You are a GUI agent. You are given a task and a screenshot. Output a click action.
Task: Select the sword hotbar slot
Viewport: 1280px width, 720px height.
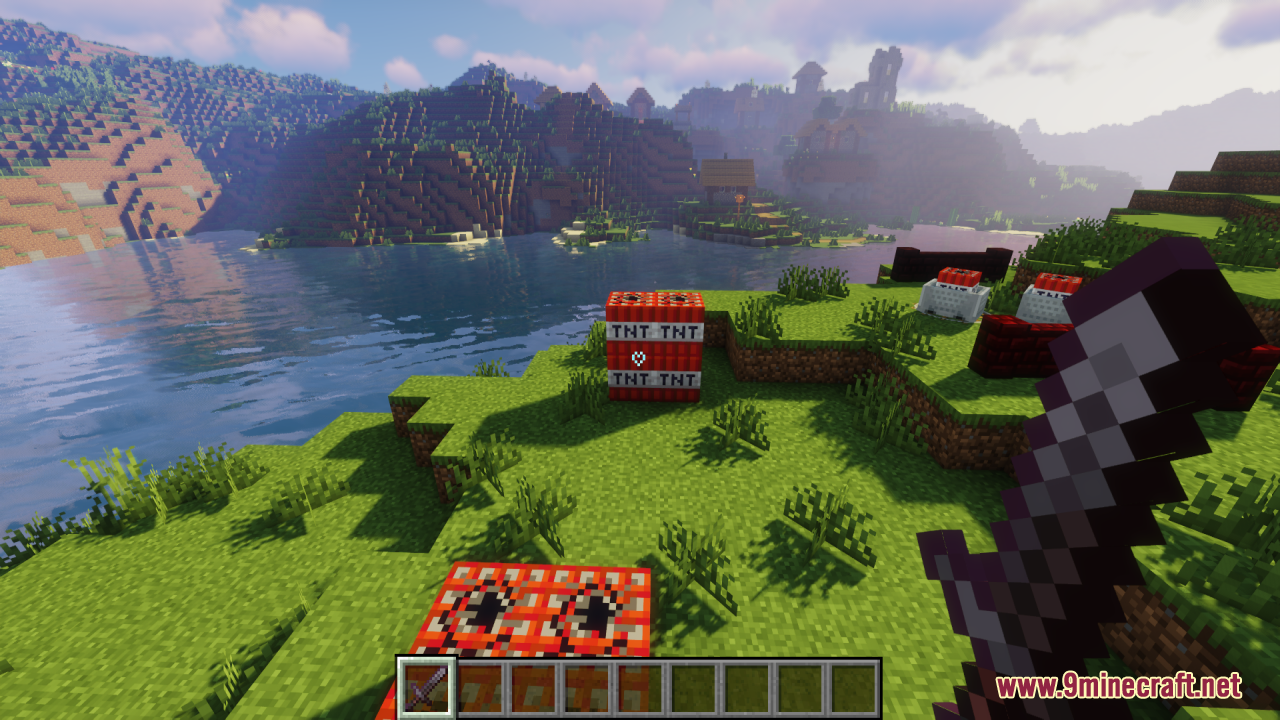click(426, 688)
